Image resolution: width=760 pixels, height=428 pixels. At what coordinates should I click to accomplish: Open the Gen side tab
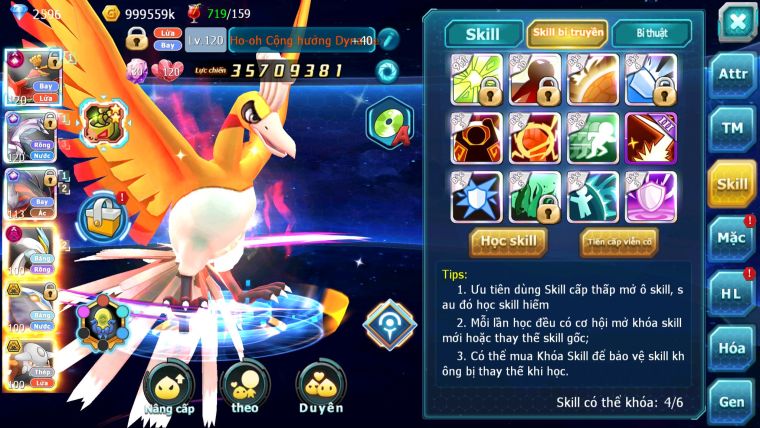(732, 401)
